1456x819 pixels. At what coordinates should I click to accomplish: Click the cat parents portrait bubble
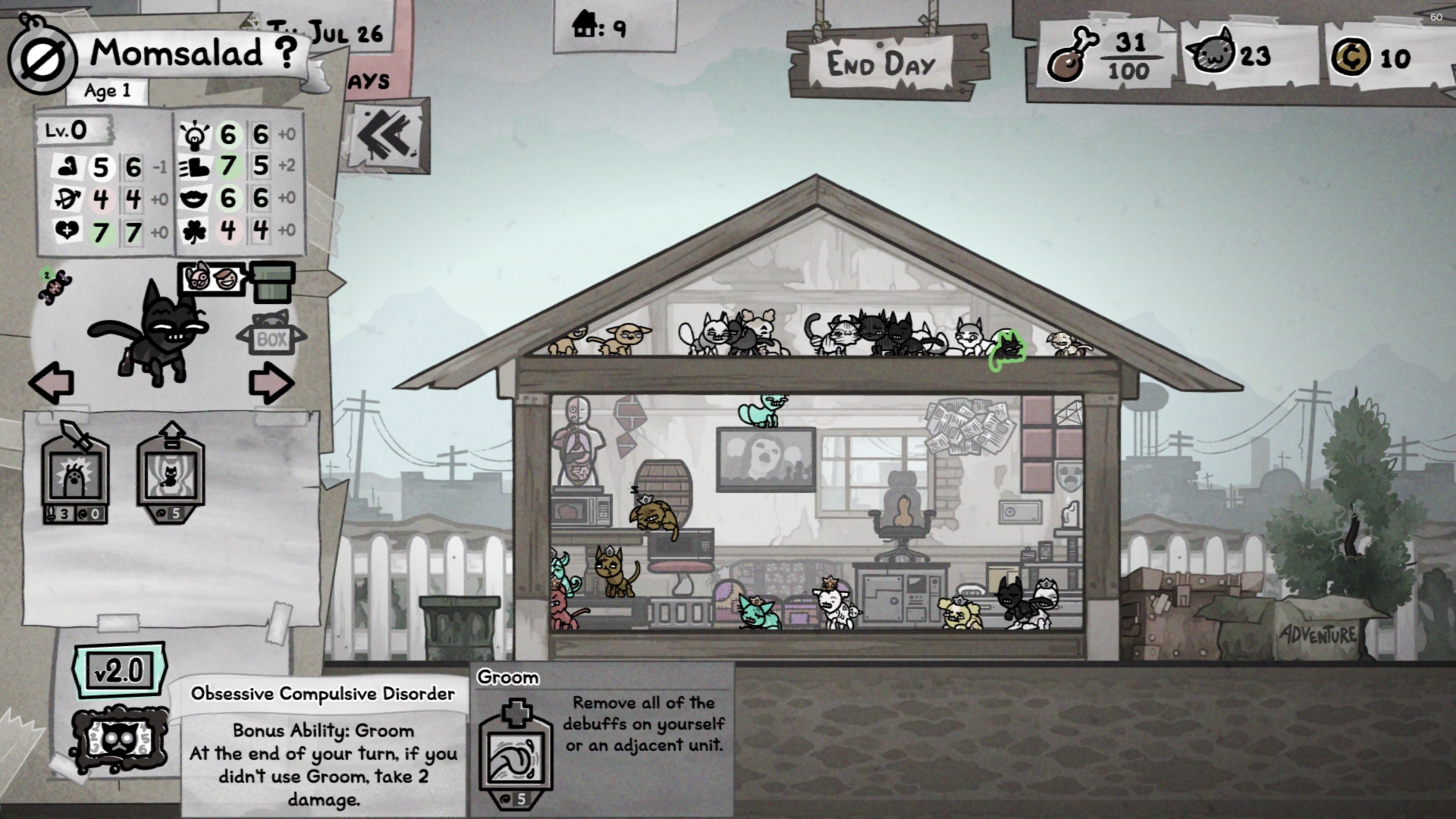coord(212,279)
